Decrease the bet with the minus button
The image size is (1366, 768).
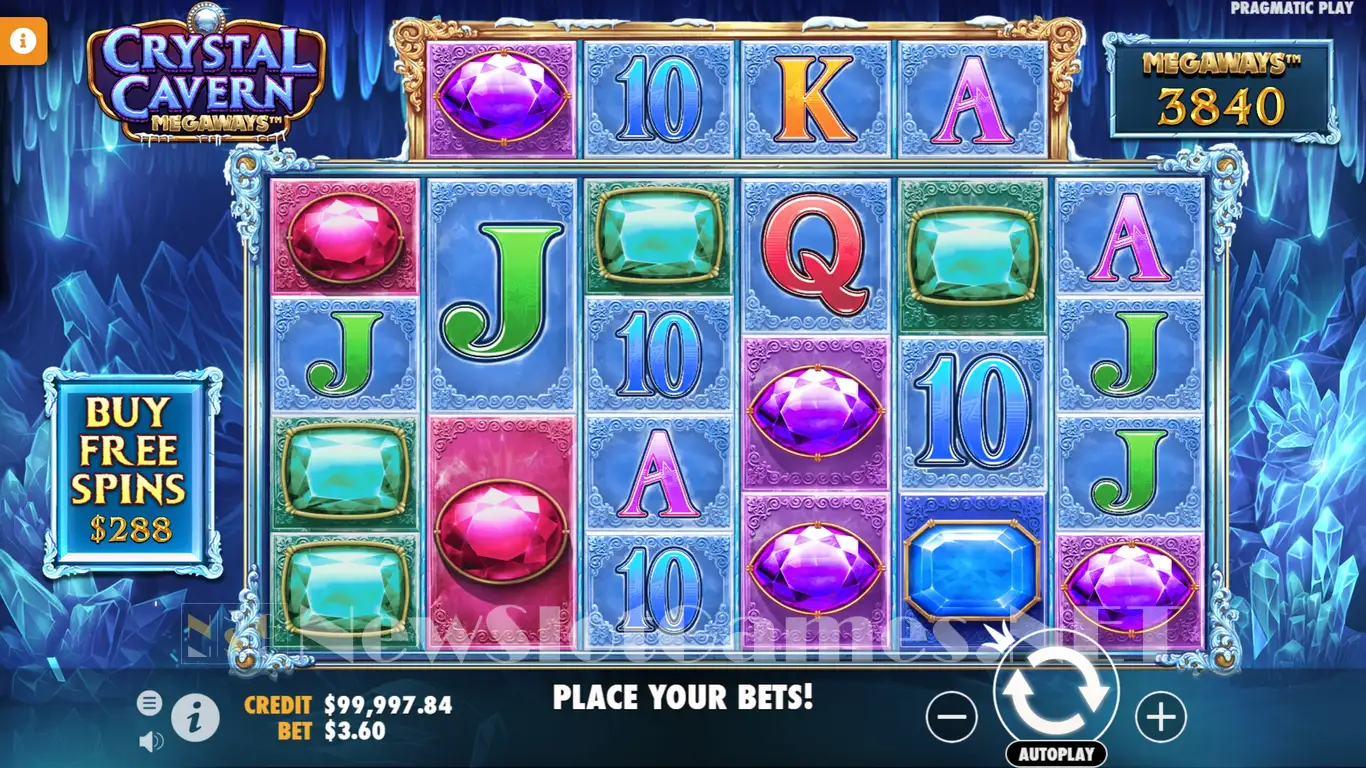pos(951,717)
